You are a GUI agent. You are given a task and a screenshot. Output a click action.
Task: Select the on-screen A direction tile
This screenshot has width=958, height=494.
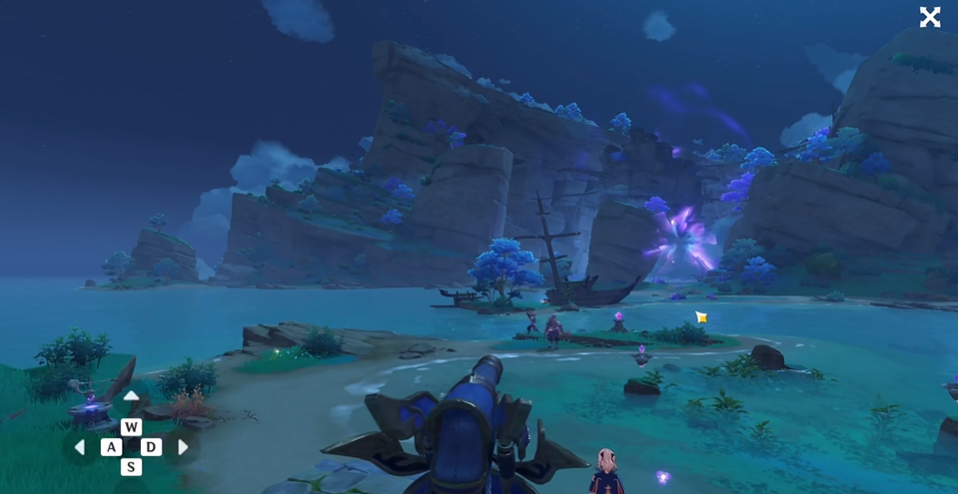(x=111, y=447)
